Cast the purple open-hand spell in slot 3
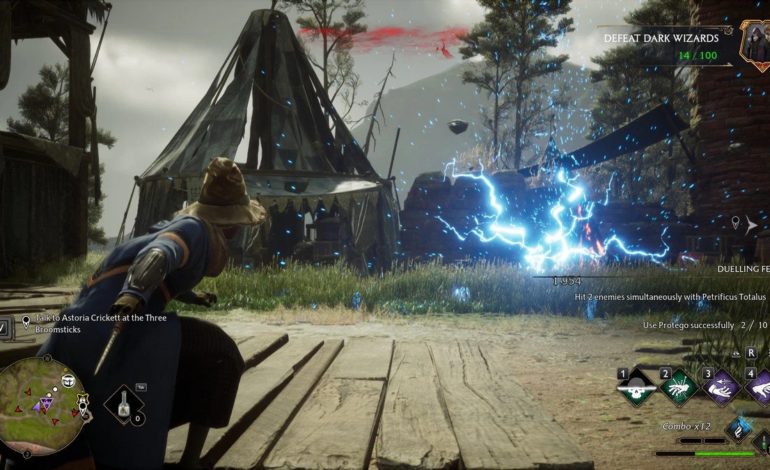Viewport: 770px width, 470px height. tap(720, 388)
